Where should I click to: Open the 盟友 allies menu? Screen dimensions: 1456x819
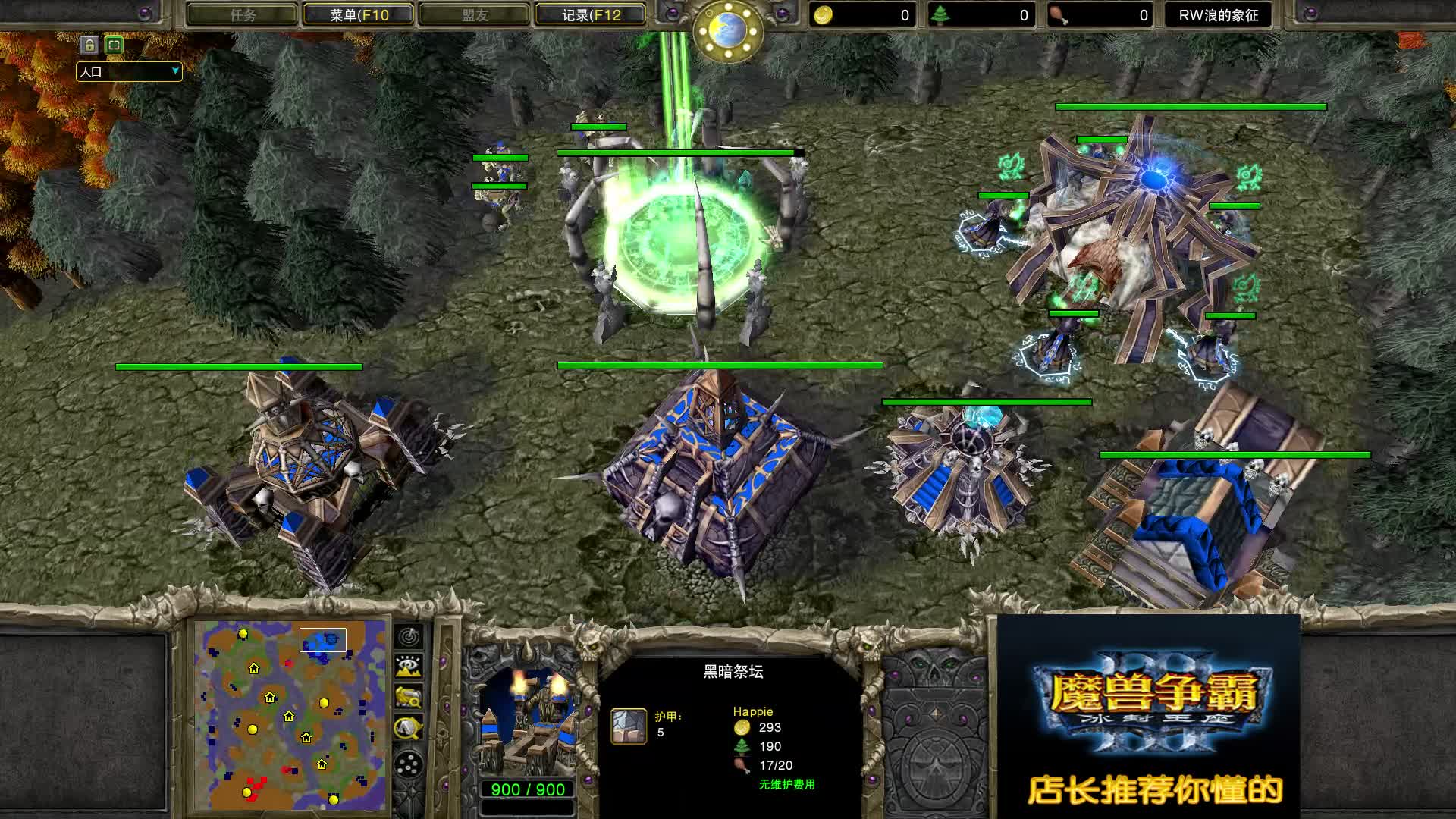coord(475,14)
